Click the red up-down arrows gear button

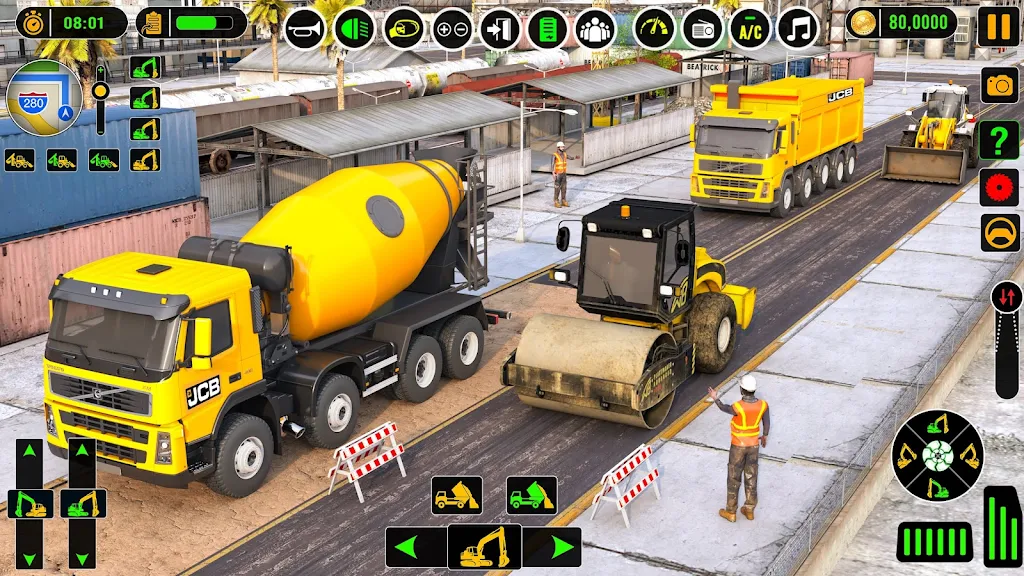click(x=1006, y=297)
